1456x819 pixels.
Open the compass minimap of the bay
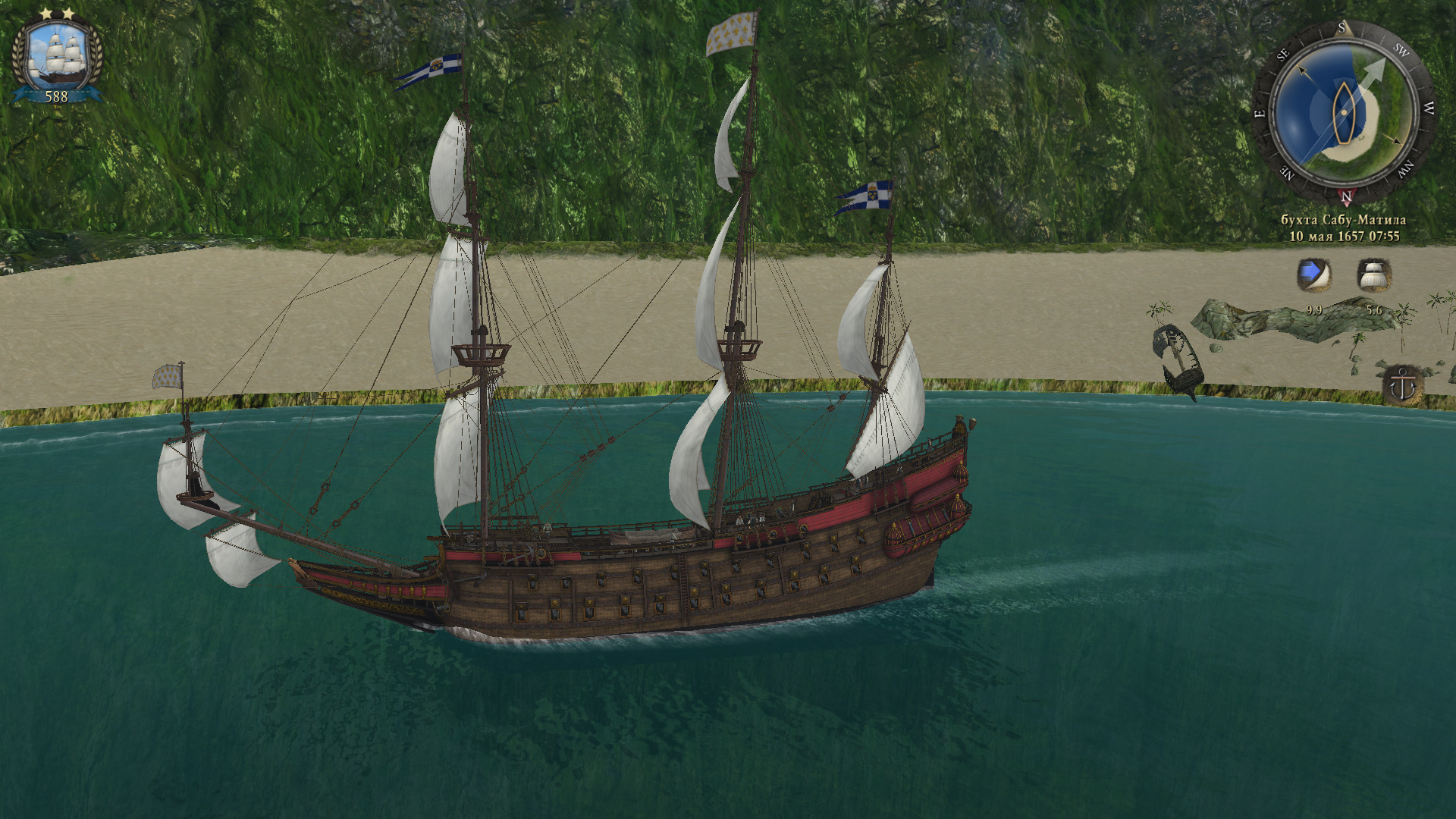coord(1342,111)
